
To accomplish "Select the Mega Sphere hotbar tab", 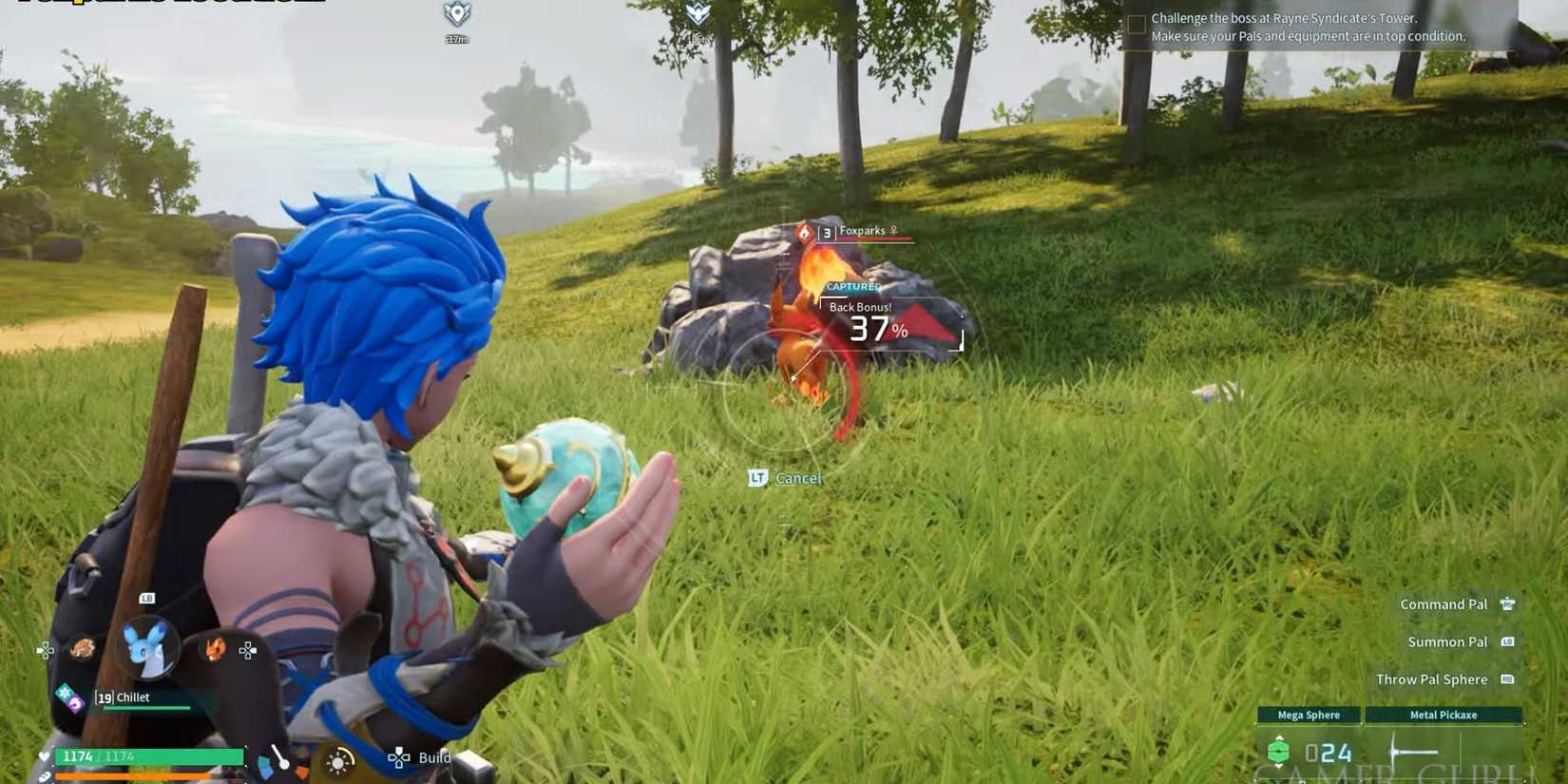I will (x=1309, y=715).
